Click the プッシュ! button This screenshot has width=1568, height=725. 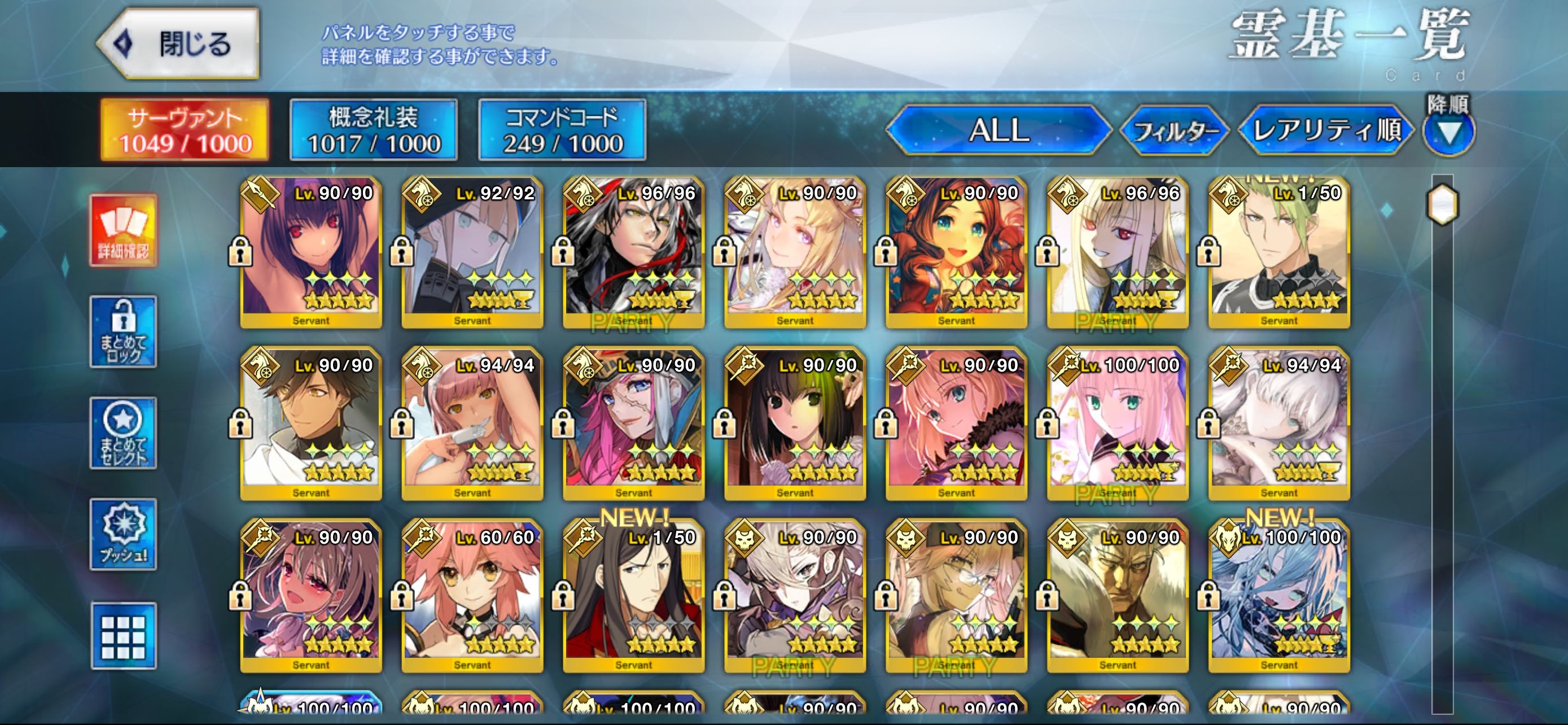pyautogui.click(x=124, y=534)
